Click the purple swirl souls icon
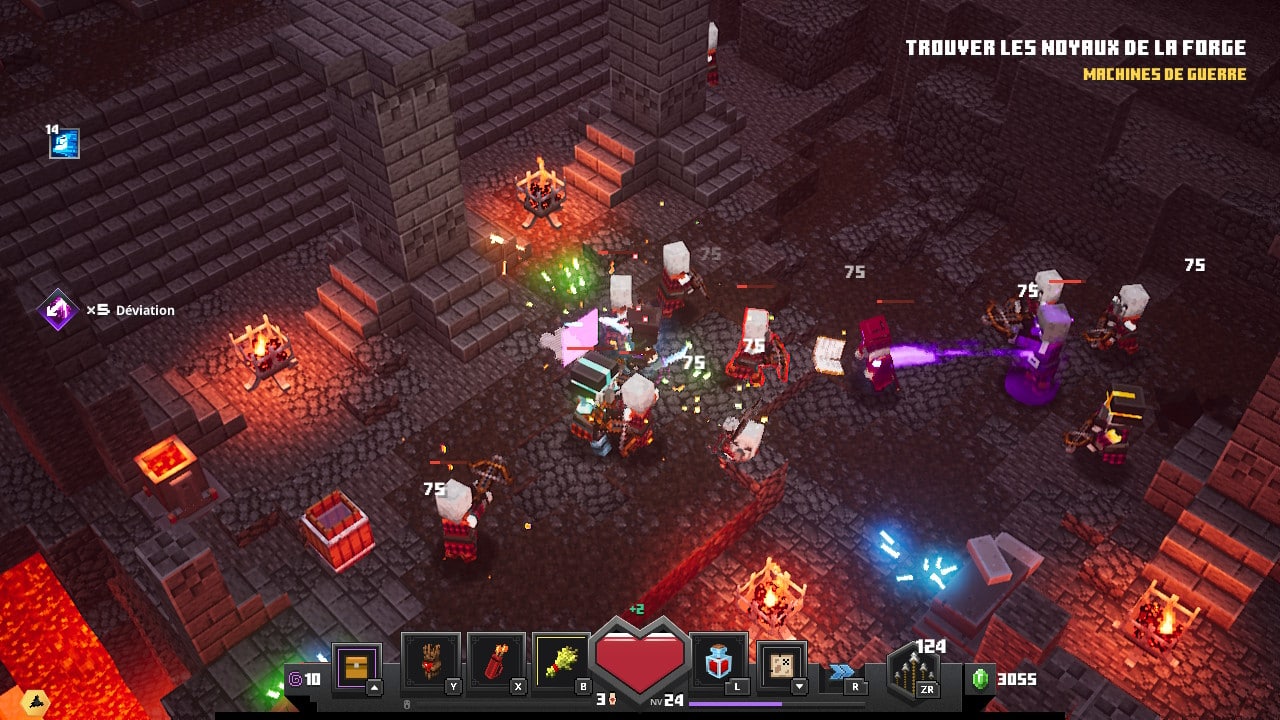 (x=295, y=680)
